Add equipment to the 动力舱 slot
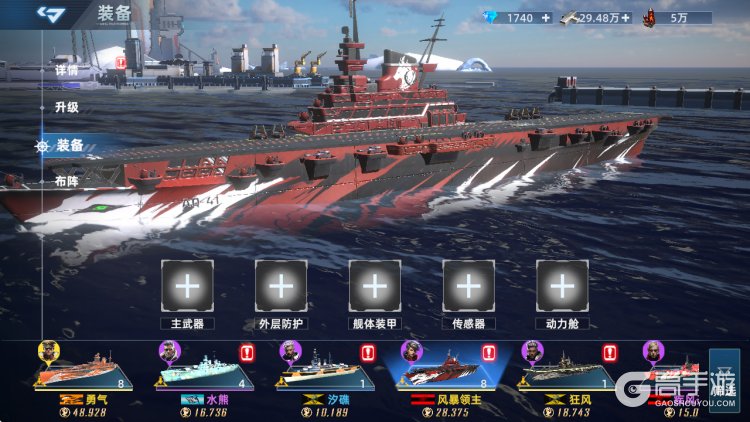Screen dimensions: 750x422 (x=562, y=286)
